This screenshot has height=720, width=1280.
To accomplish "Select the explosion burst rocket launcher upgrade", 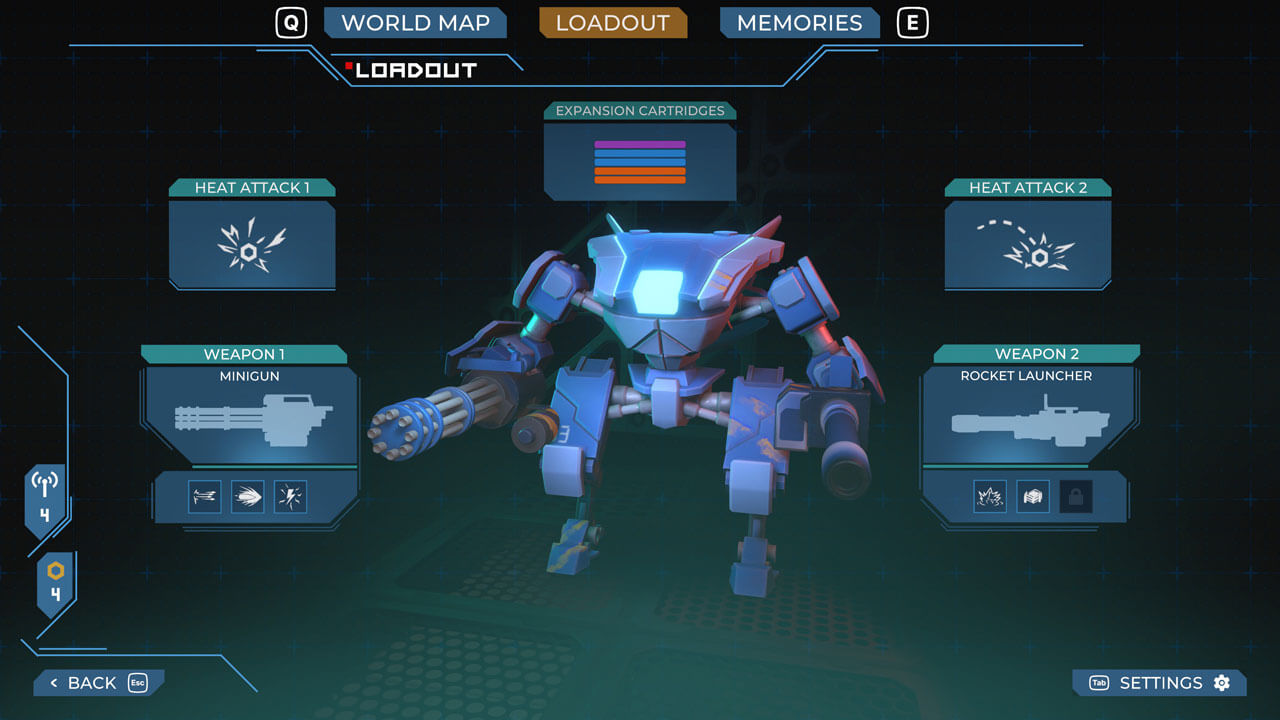I will coord(990,497).
